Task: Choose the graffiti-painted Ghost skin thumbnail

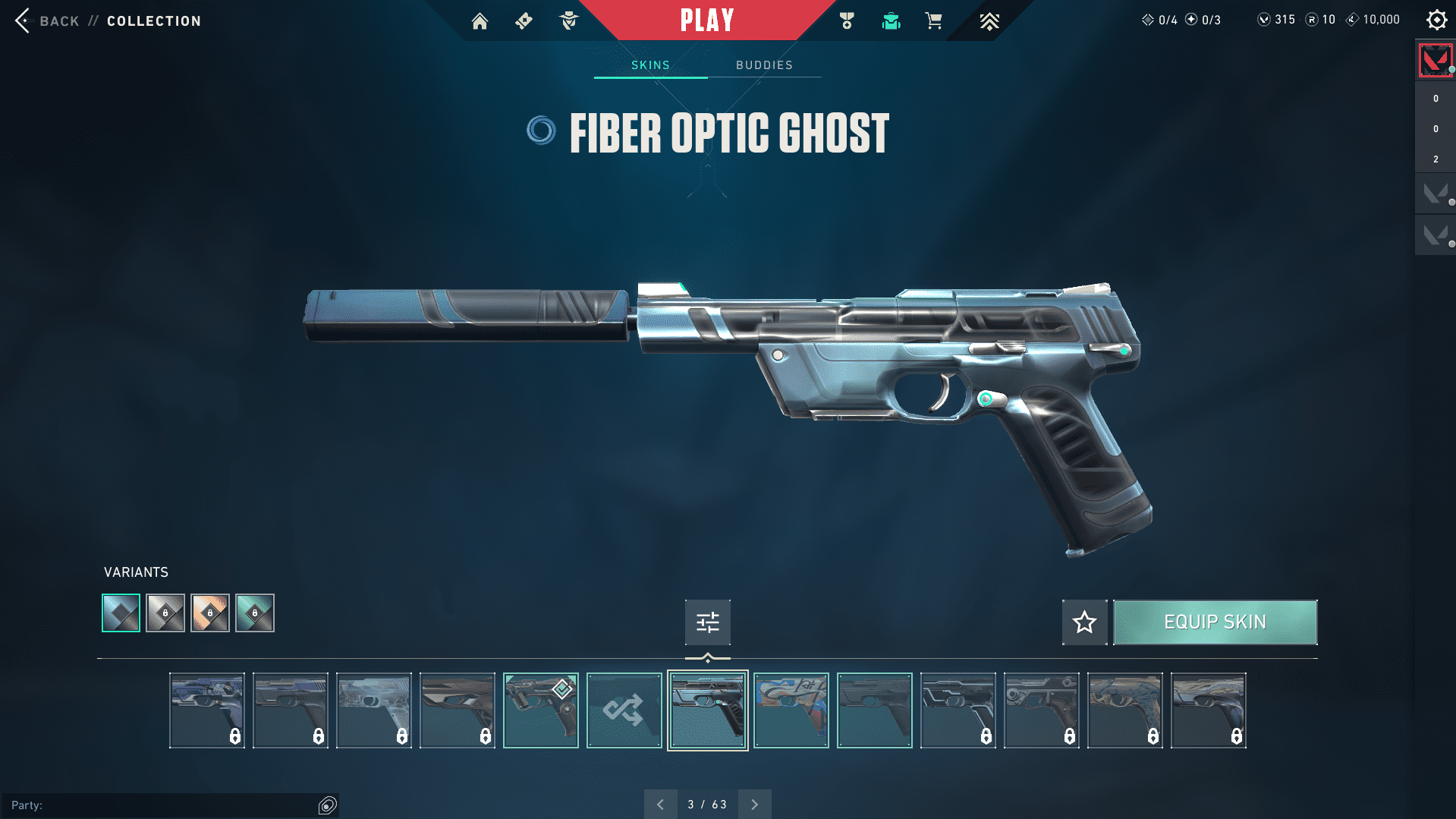Action: pyautogui.click(x=791, y=710)
